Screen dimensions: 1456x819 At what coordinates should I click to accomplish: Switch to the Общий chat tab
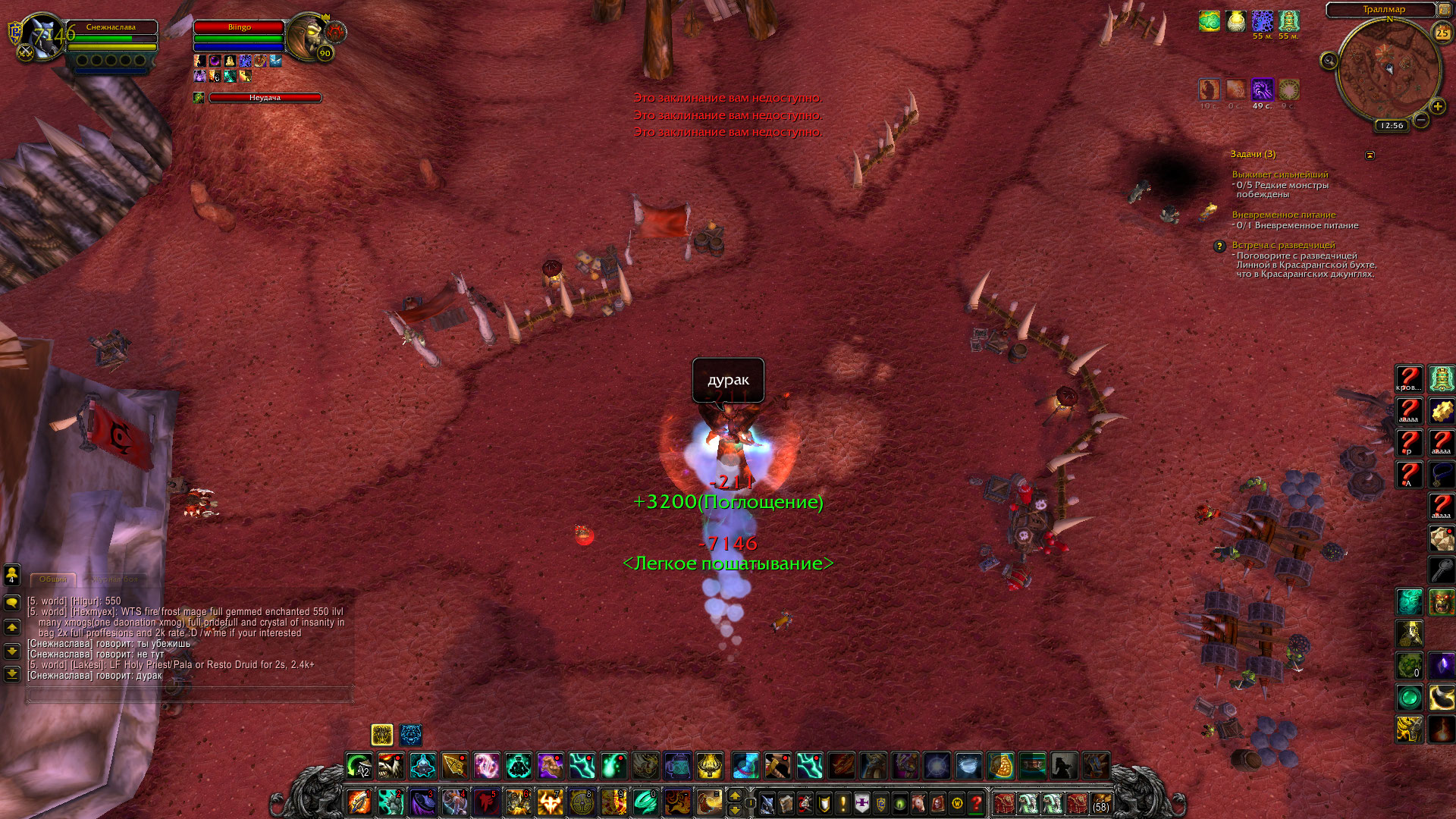coord(53,579)
